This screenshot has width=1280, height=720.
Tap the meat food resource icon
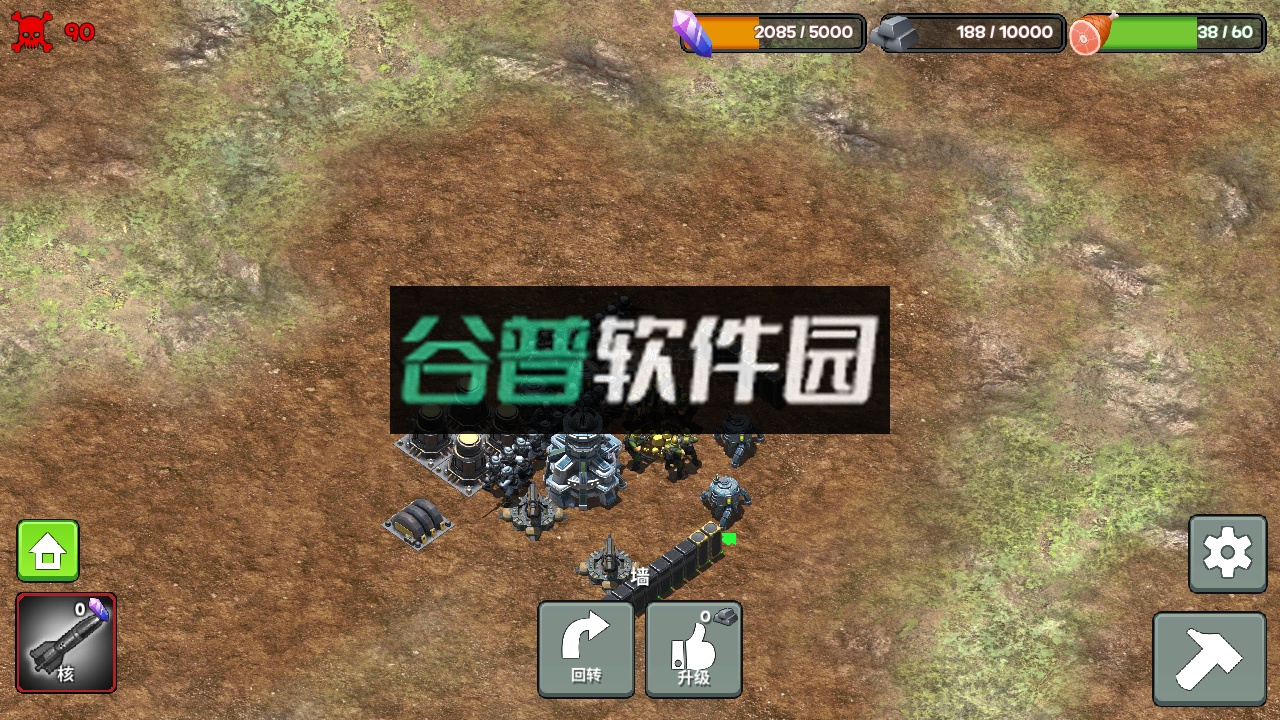pos(1090,33)
